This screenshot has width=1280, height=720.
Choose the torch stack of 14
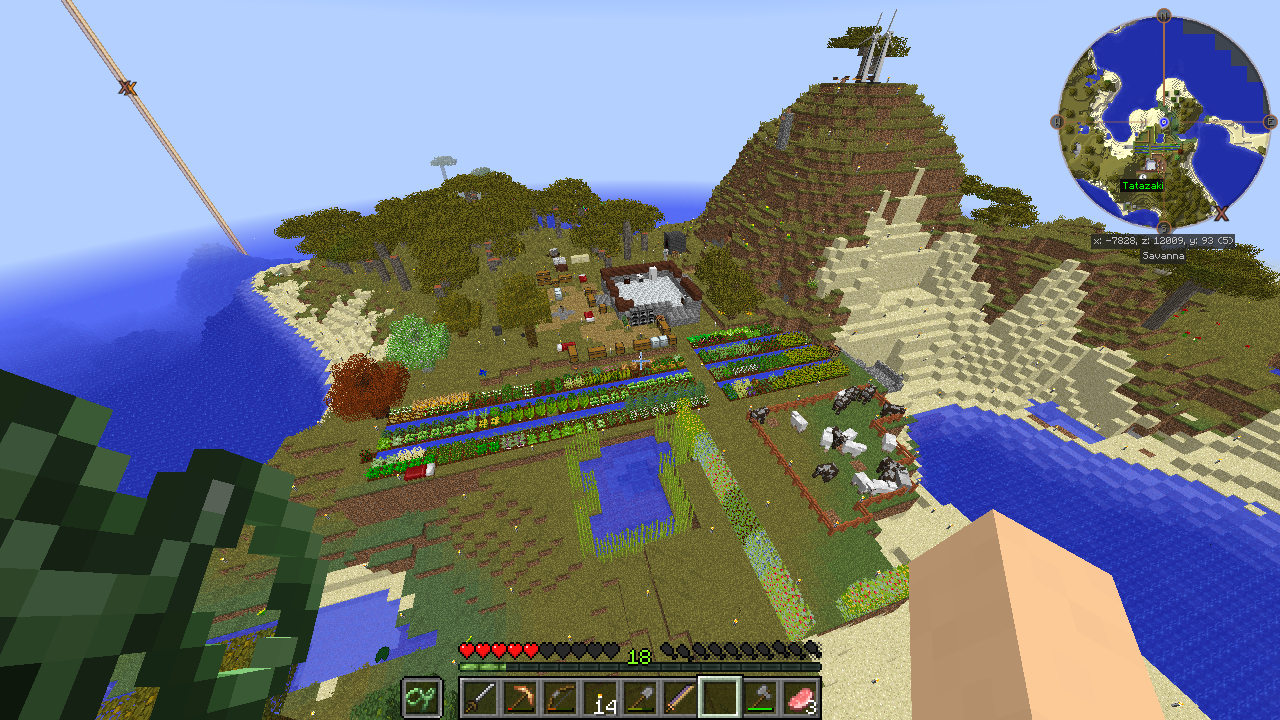point(600,697)
